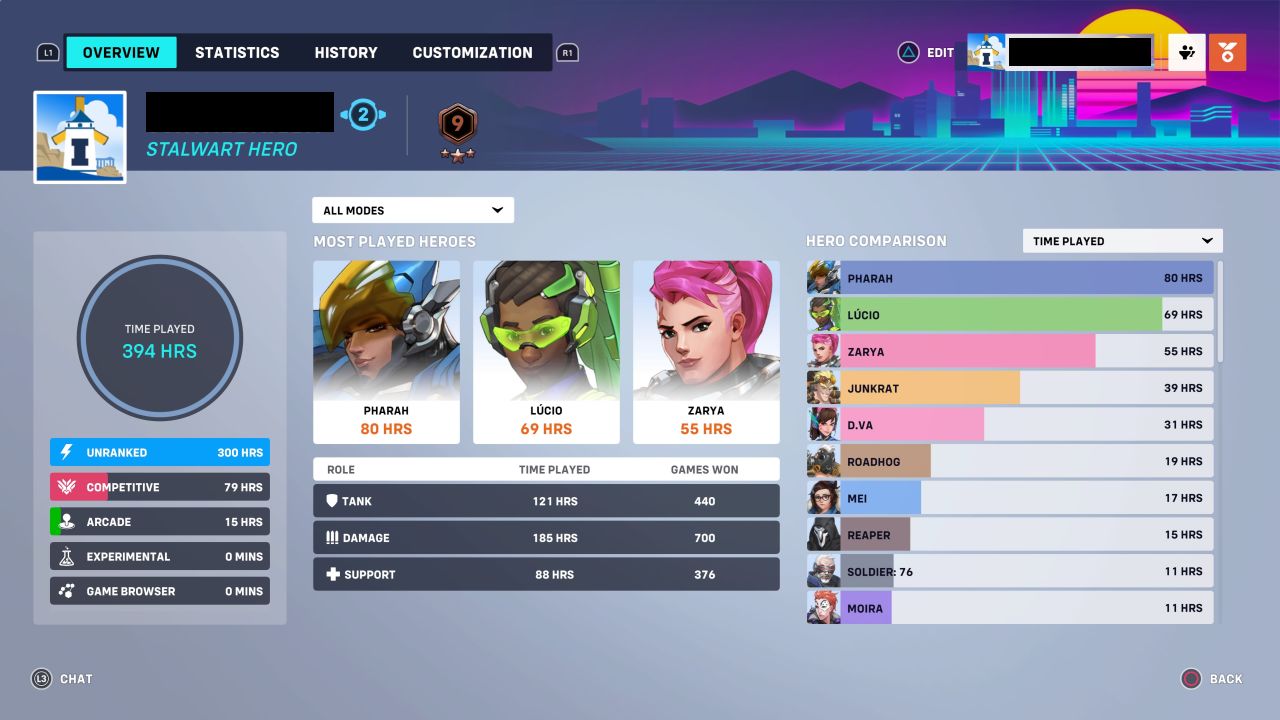This screenshot has height=720, width=1280.
Task: Open the Time Played comparison dropdown
Action: (1121, 240)
